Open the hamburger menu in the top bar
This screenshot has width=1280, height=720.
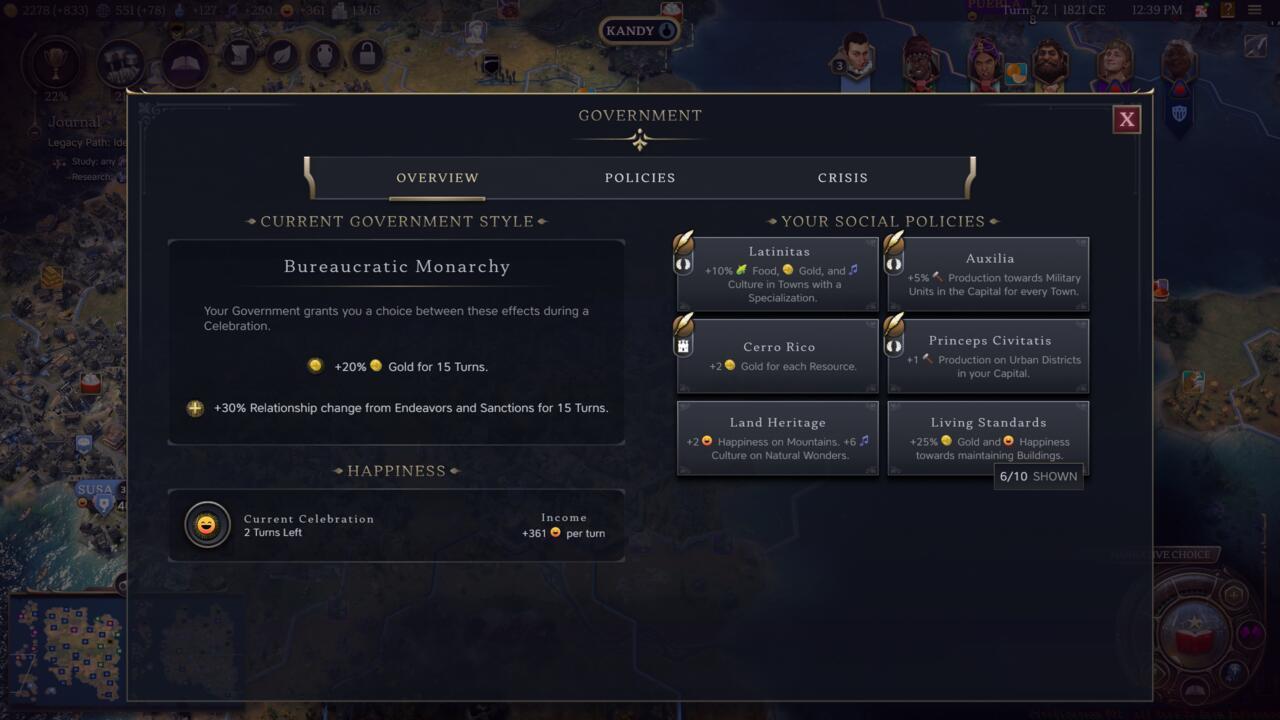coord(1254,10)
